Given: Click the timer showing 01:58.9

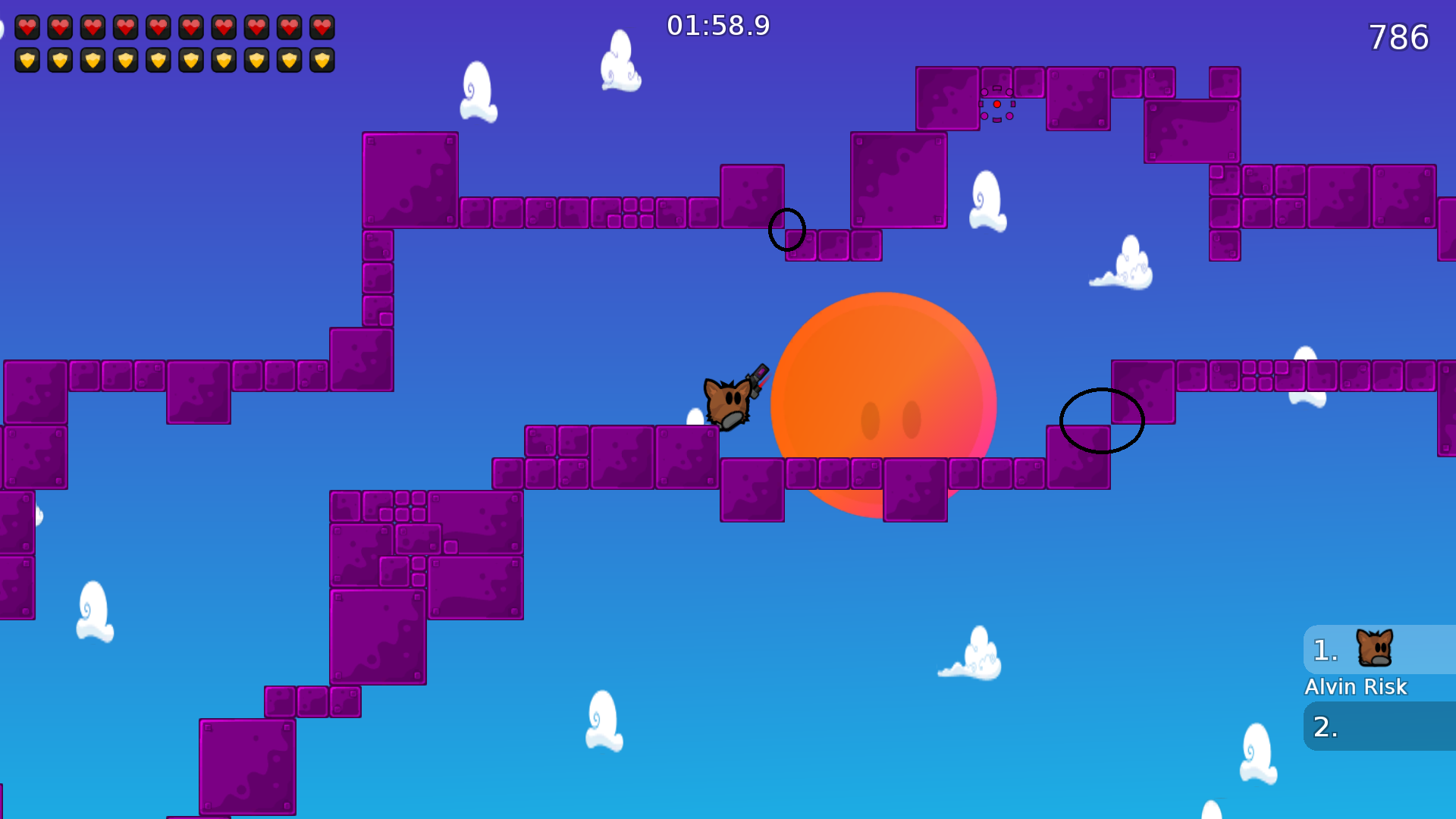Looking at the screenshot, I should [x=719, y=26].
